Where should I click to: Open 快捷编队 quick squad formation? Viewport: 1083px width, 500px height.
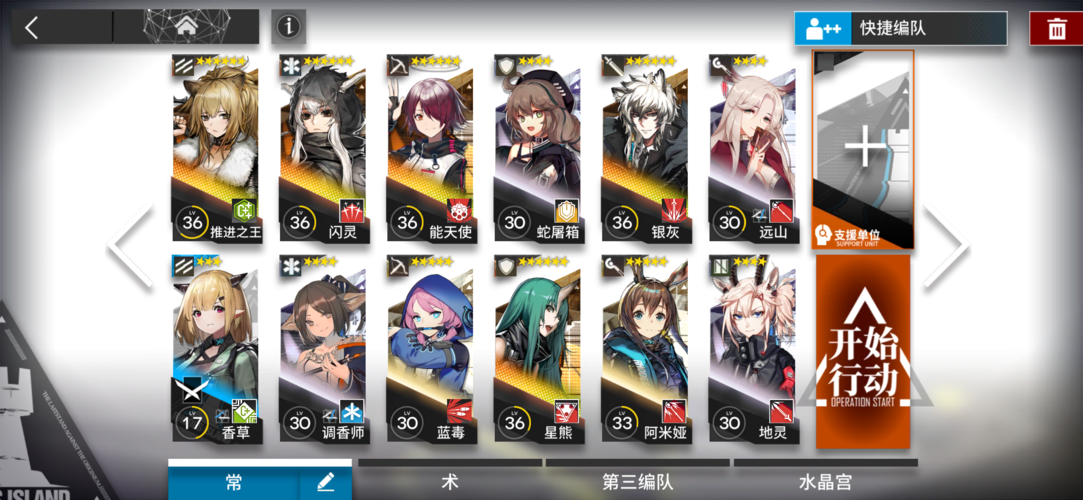click(900, 28)
